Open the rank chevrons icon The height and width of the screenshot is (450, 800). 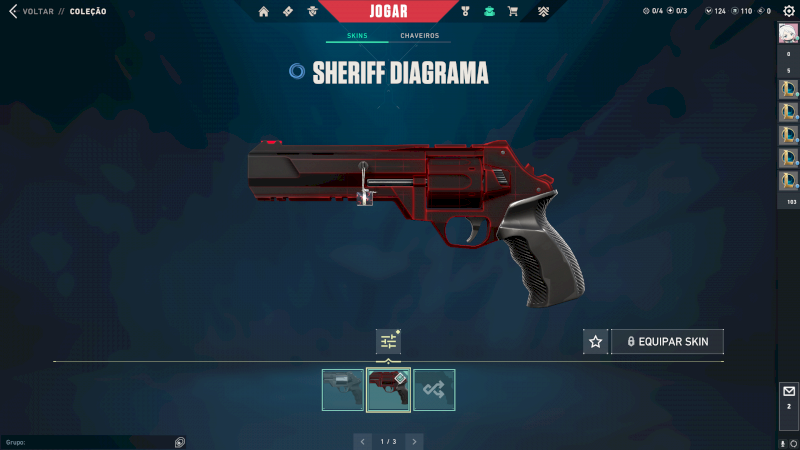click(543, 12)
